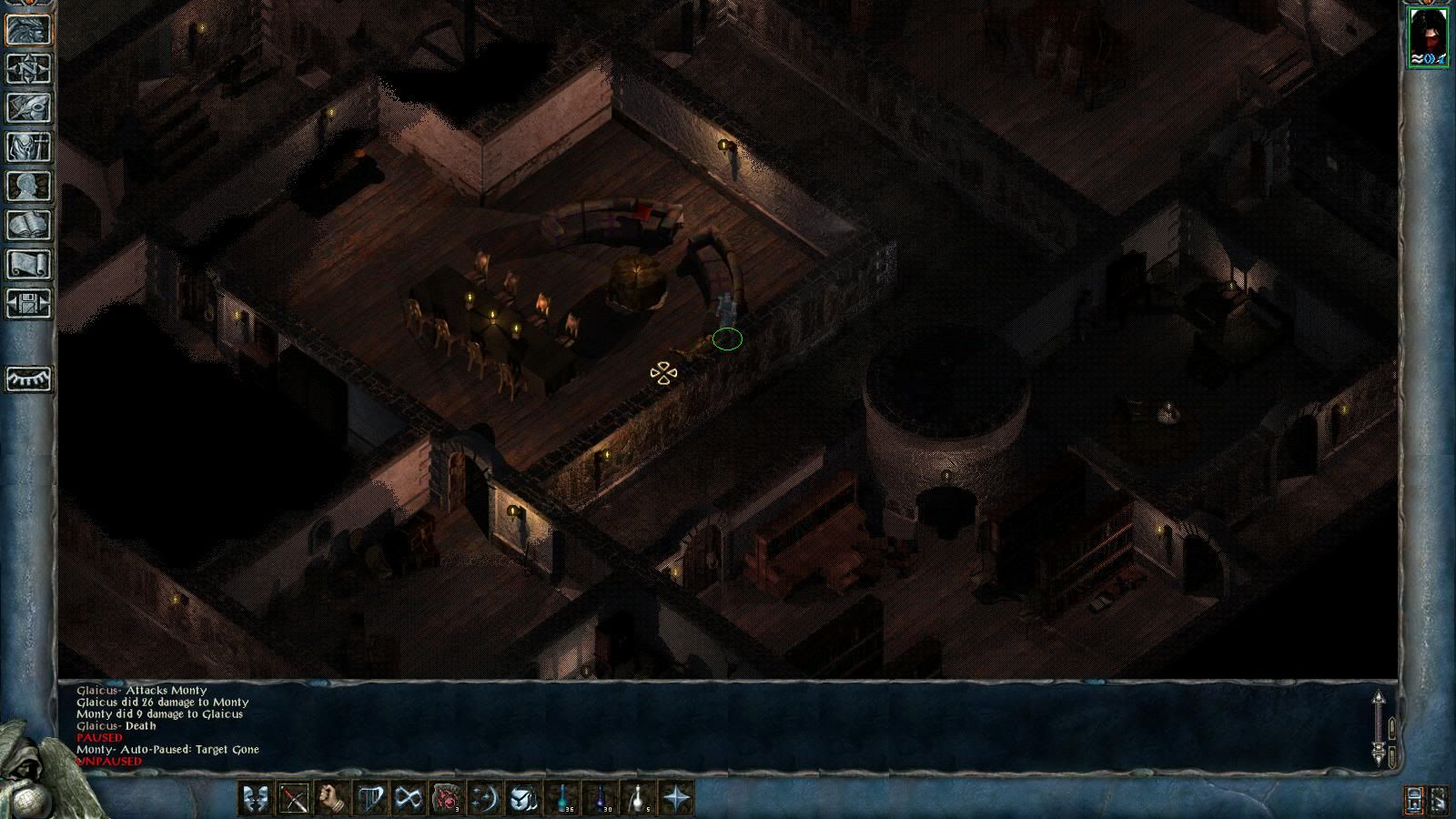
Task: Use the red paw ability with 3 charges
Action: (x=446, y=799)
